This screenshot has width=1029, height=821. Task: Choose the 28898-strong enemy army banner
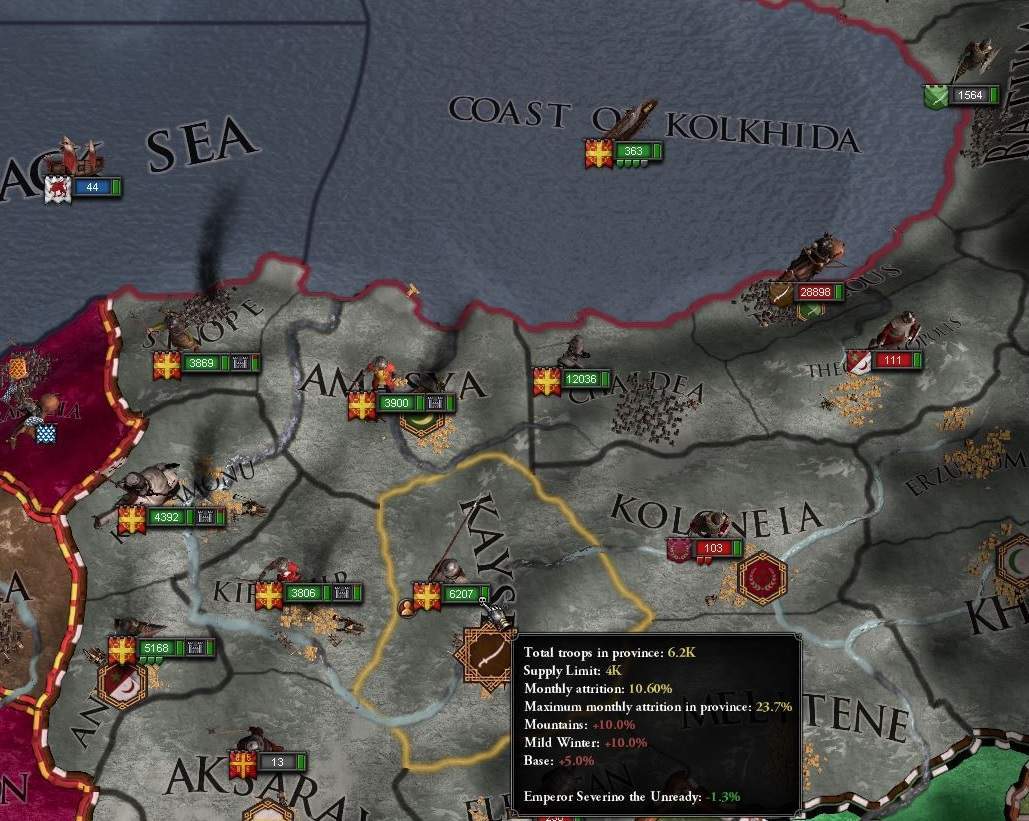pyautogui.click(x=808, y=292)
